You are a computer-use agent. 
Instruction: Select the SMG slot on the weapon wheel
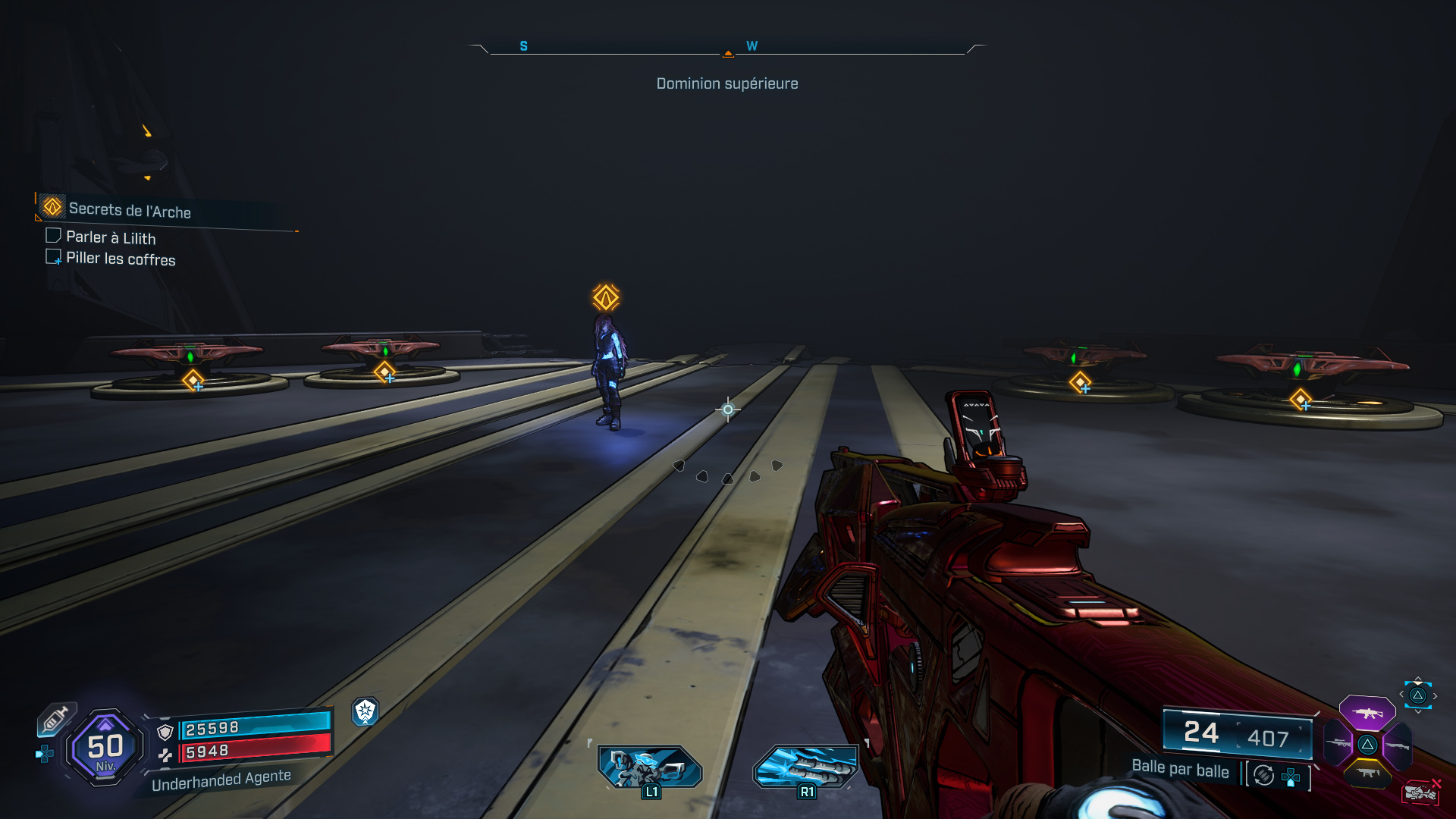1369,773
